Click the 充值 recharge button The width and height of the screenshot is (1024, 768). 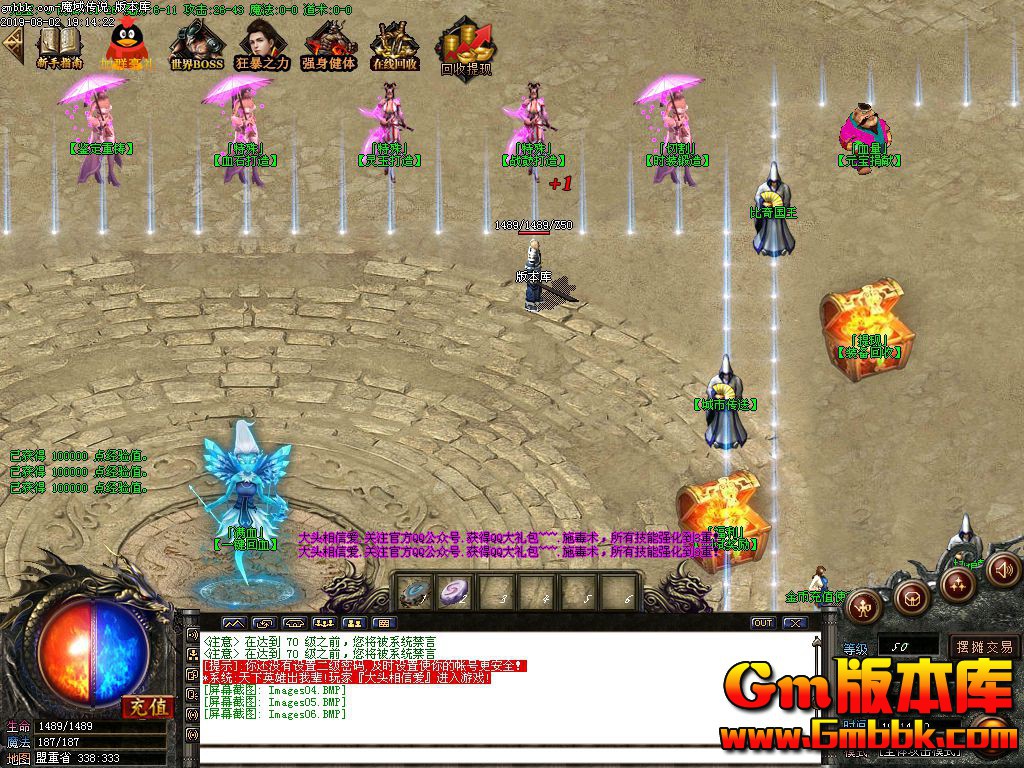coord(147,707)
